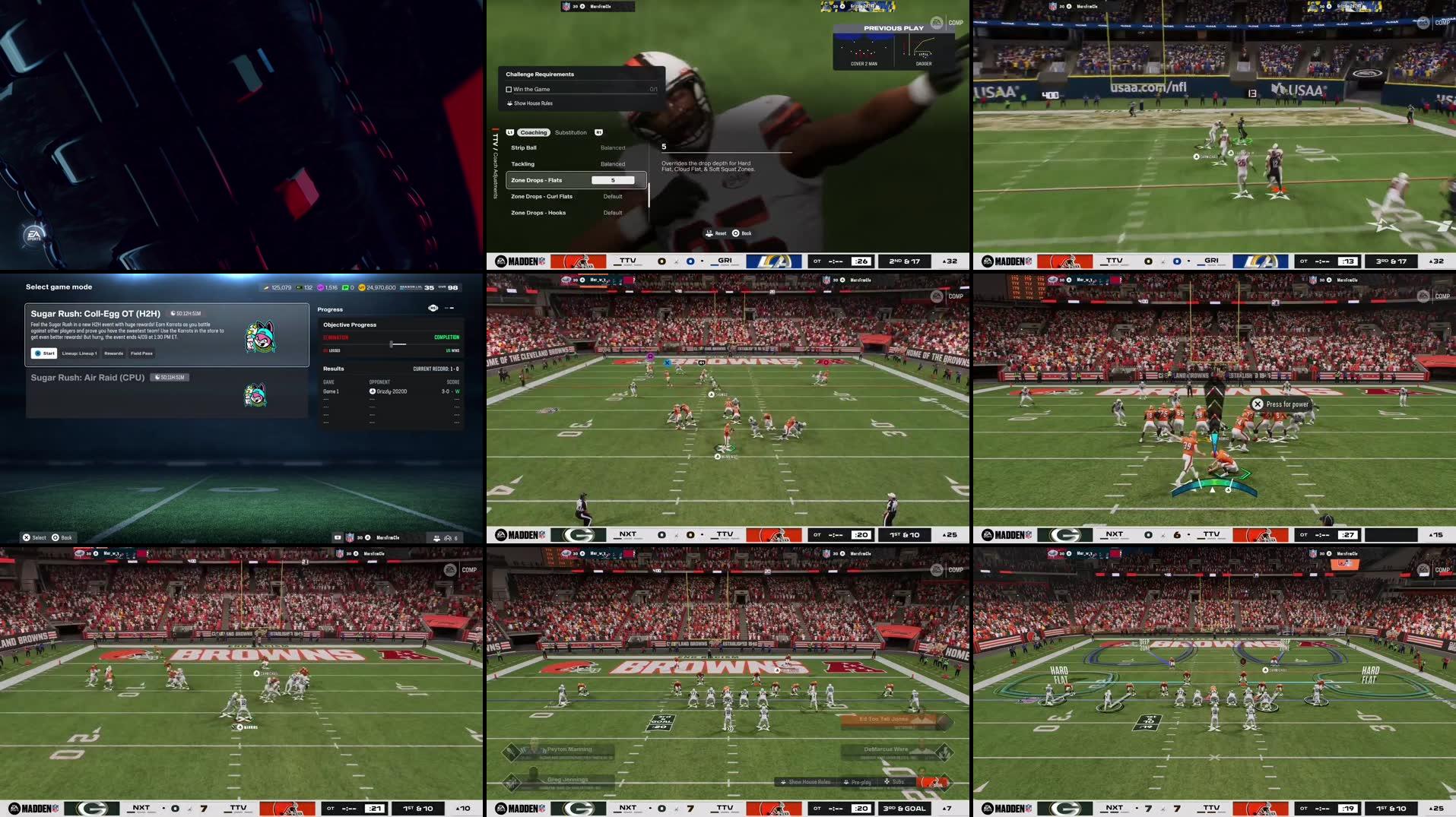Open the Field Pass button
Viewport: 1456px width, 817px height.
tap(141, 353)
